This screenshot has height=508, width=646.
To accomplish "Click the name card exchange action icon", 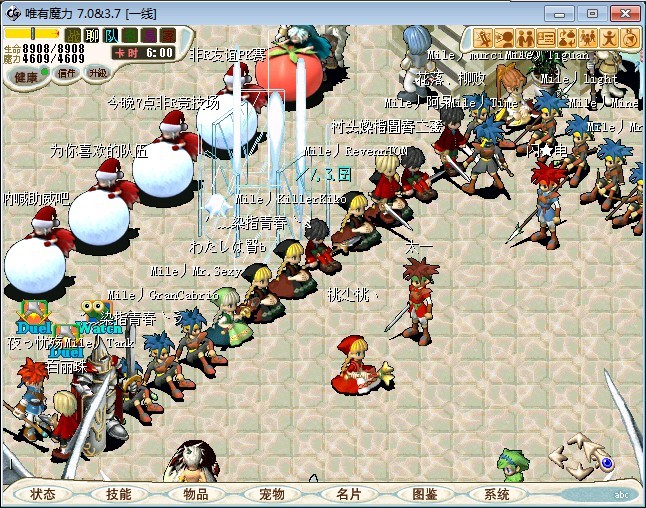I will coord(546,38).
